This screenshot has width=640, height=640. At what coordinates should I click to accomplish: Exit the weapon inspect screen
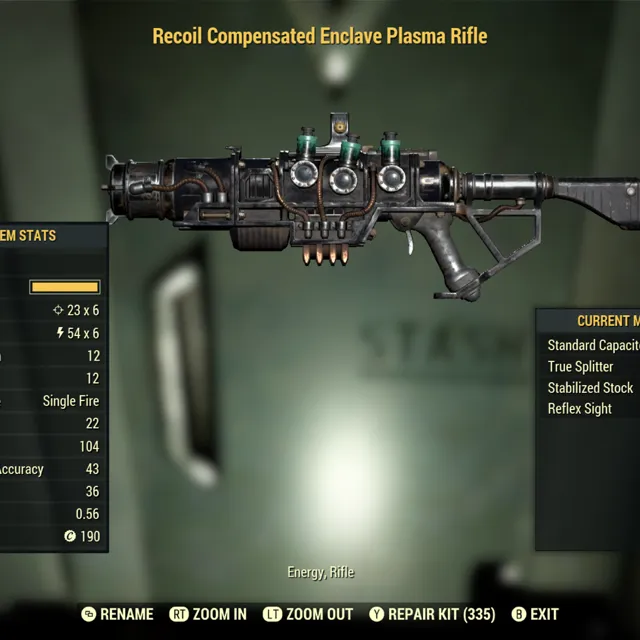tap(535, 614)
